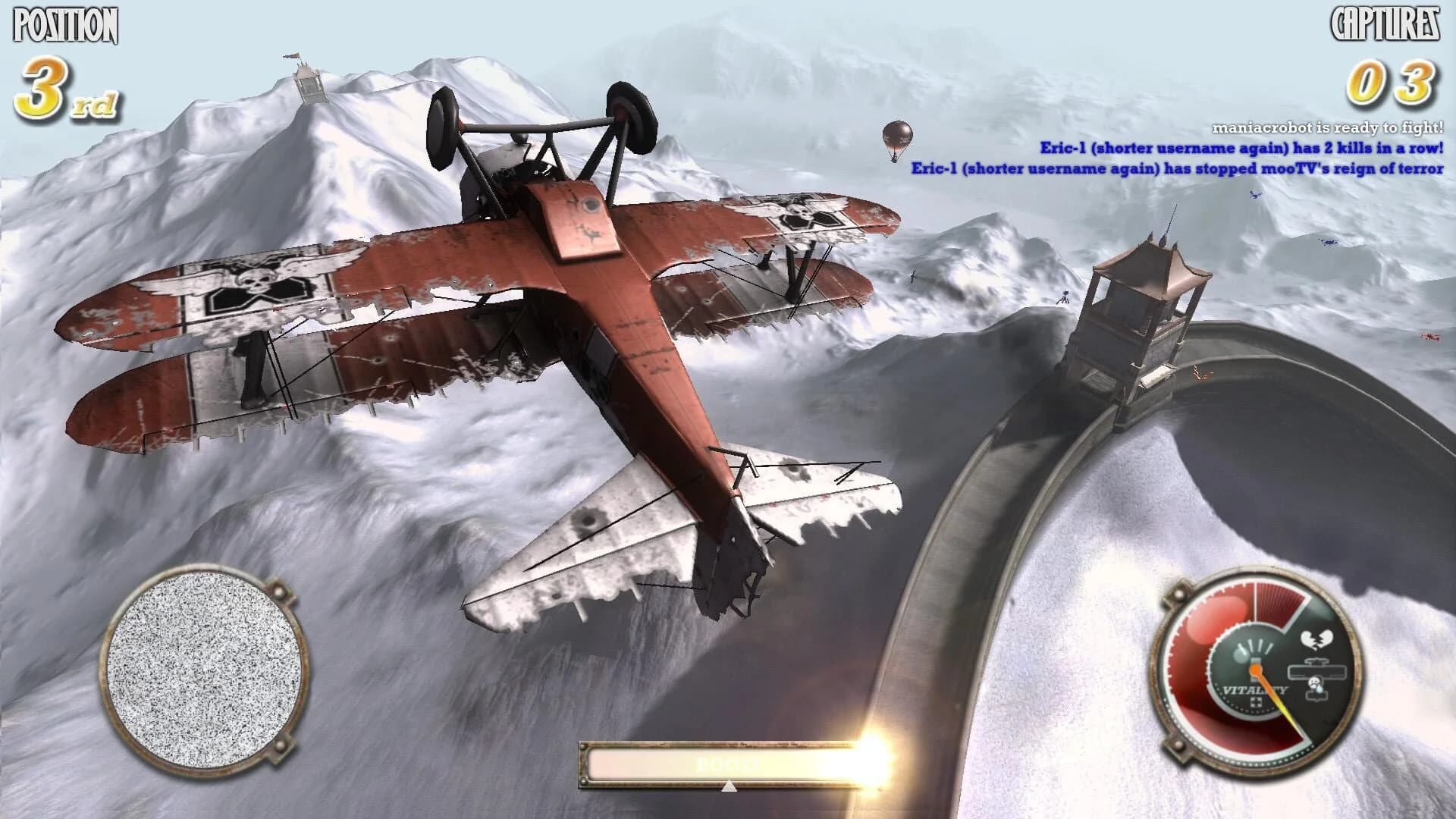This screenshot has height=819, width=1456.
Task: Click the BOOST progress bar
Action: (x=728, y=764)
